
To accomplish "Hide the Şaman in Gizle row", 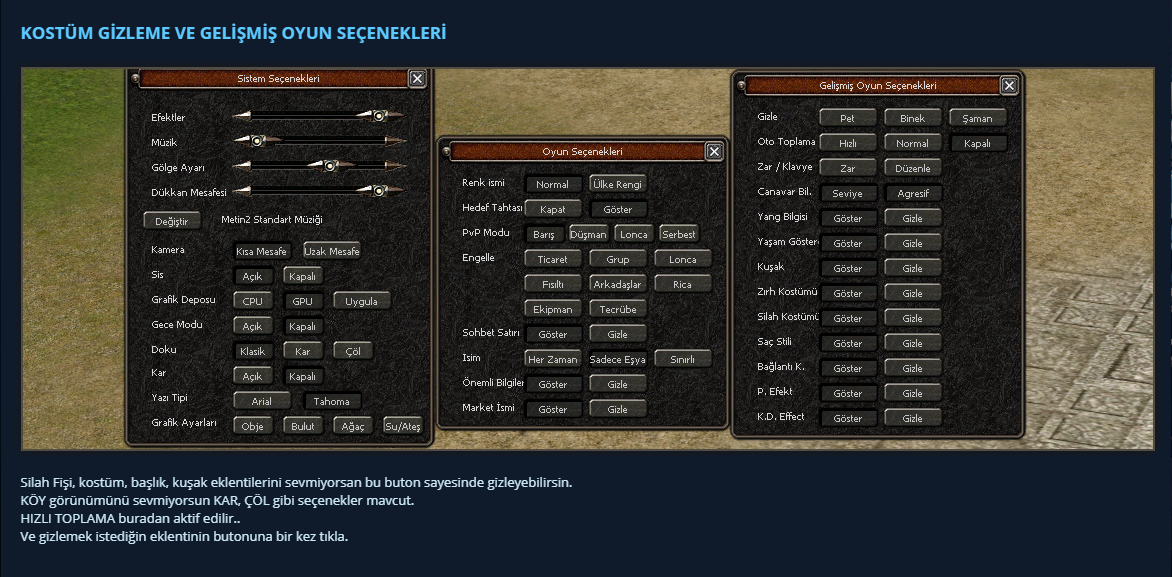I will coord(977,118).
